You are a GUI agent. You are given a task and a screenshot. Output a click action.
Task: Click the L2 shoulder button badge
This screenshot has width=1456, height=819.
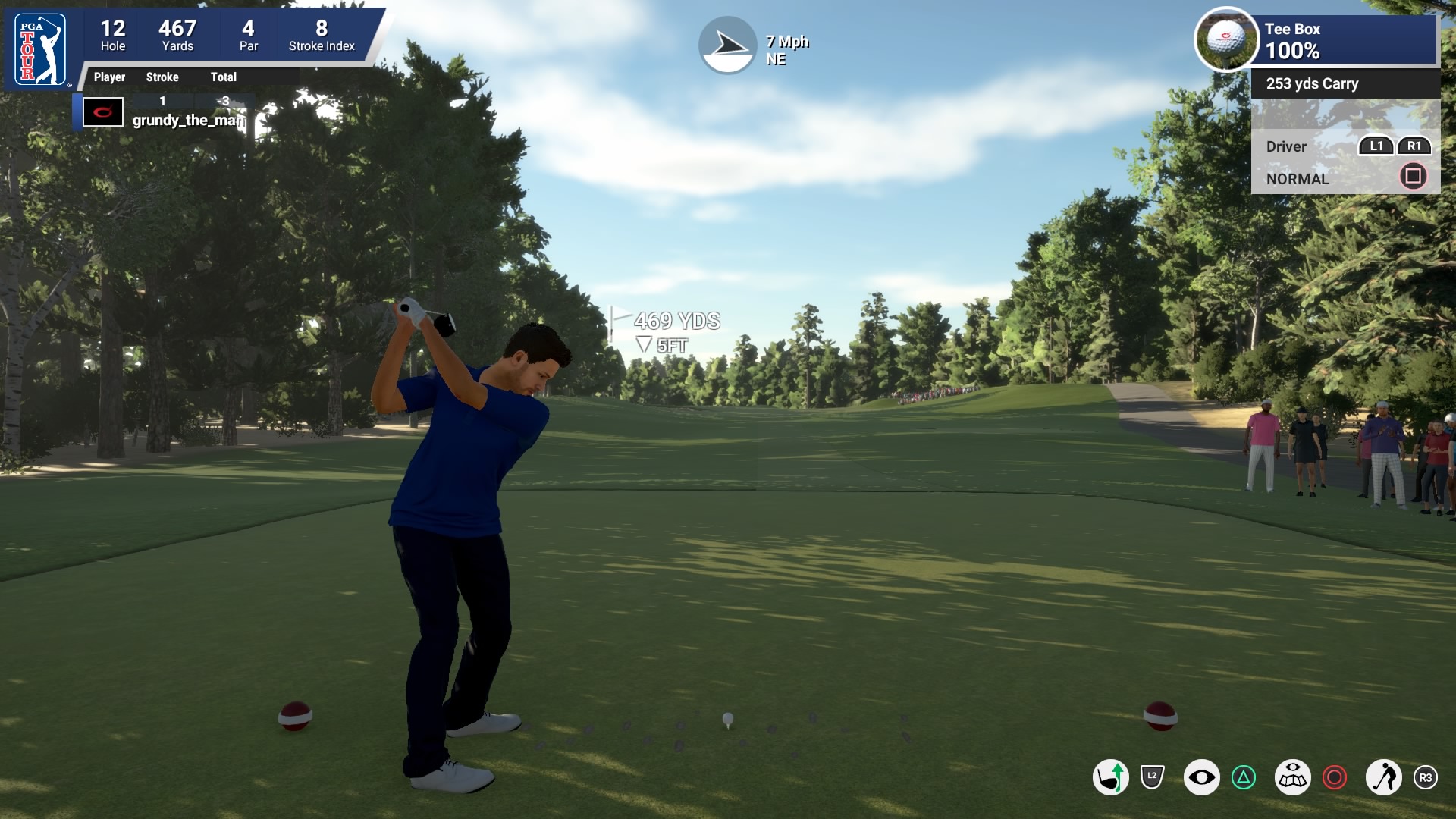click(x=1151, y=774)
